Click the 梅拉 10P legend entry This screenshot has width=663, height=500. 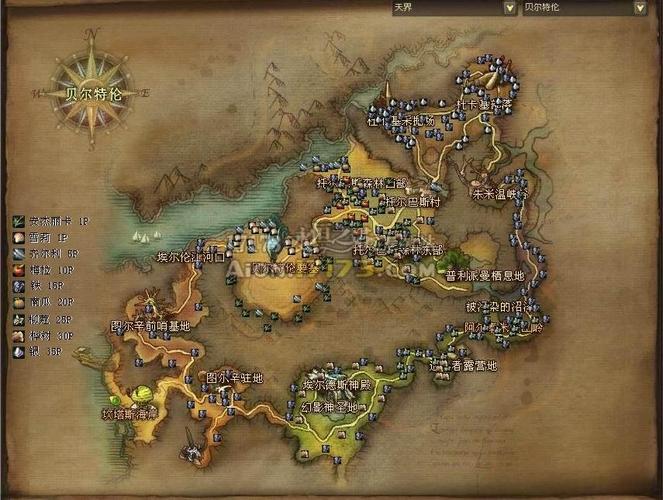[49, 271]
